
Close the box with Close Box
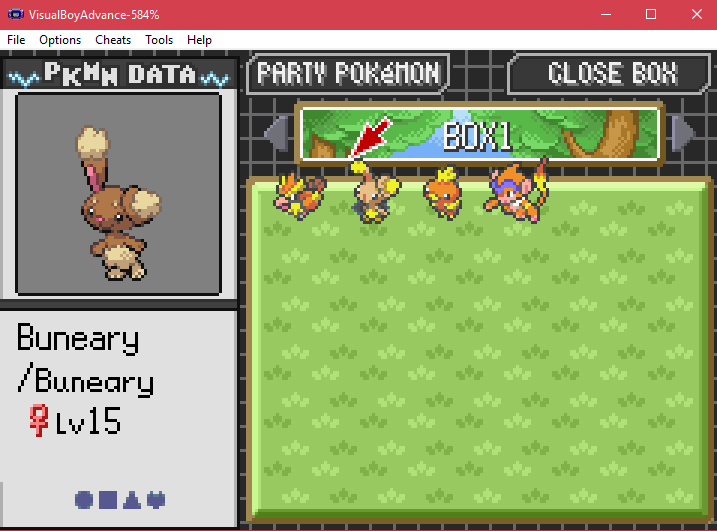[612, 73]
